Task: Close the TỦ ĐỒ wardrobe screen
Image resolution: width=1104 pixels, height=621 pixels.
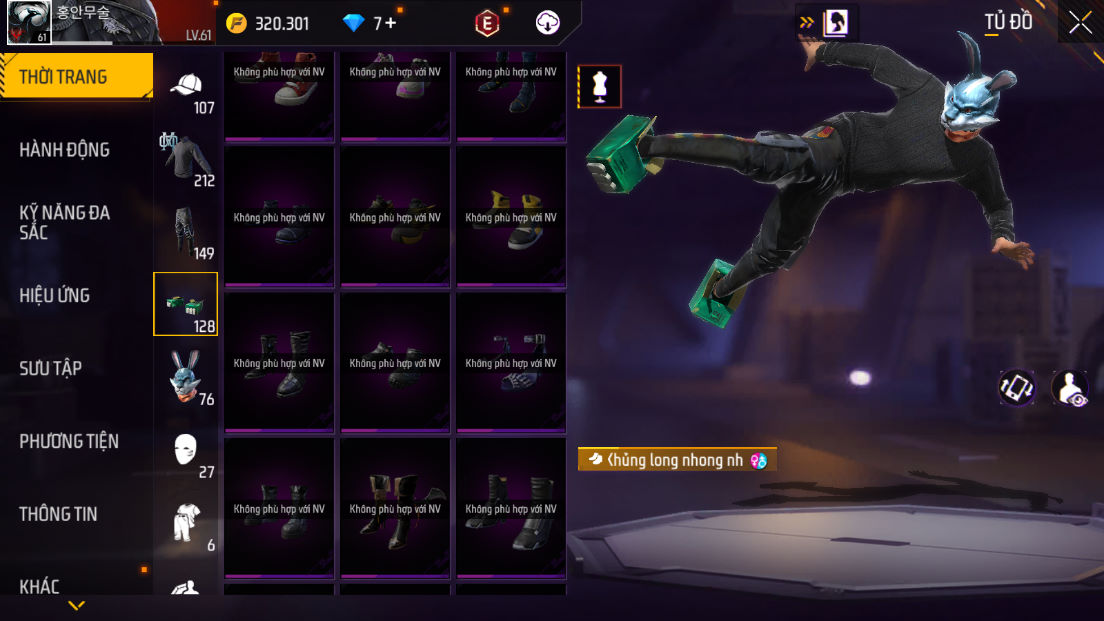Action: [x=1080, y=22]
